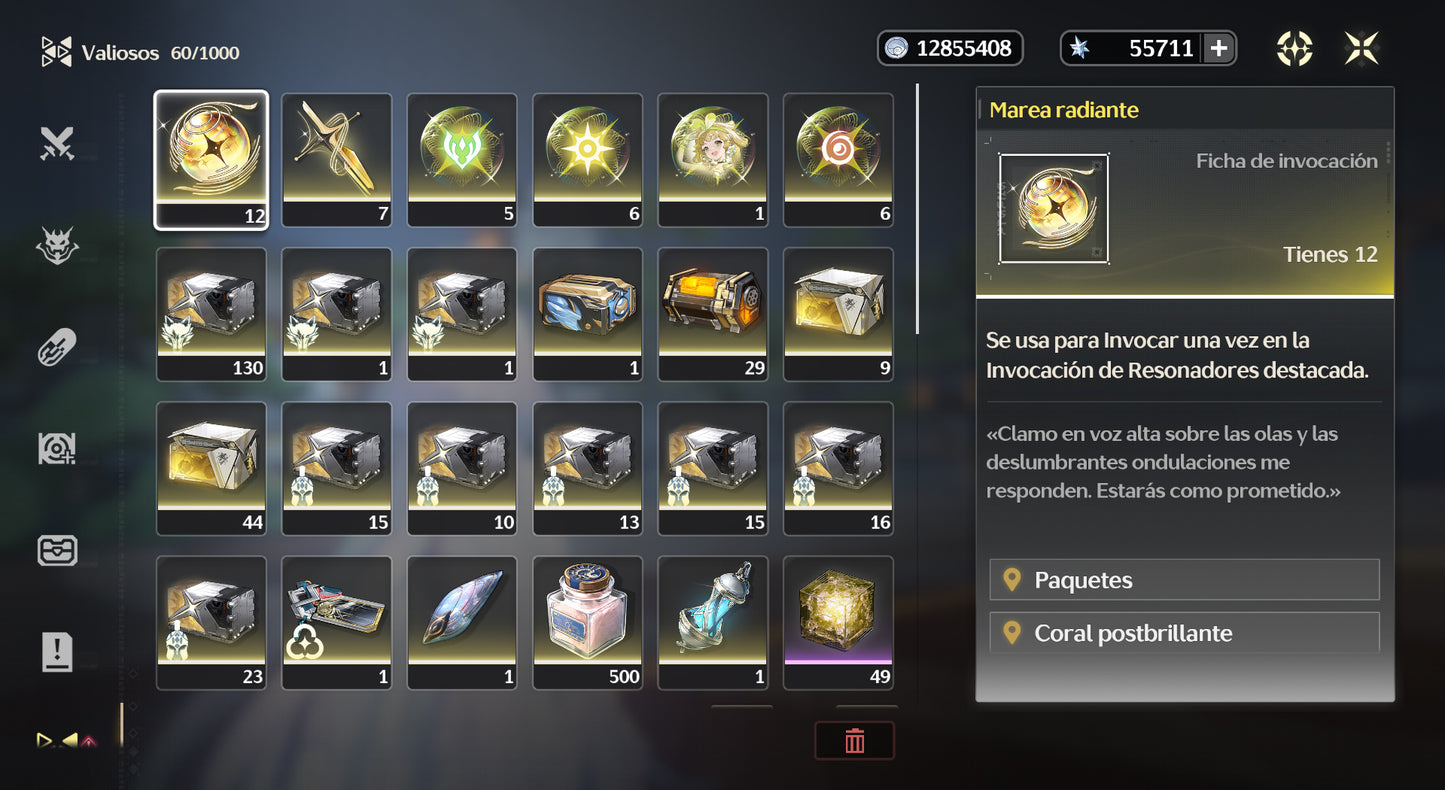Click the yellow arrow indicator bottom left
The height and width of the screenshot is (790, 1445).
(x=45, y=741)
